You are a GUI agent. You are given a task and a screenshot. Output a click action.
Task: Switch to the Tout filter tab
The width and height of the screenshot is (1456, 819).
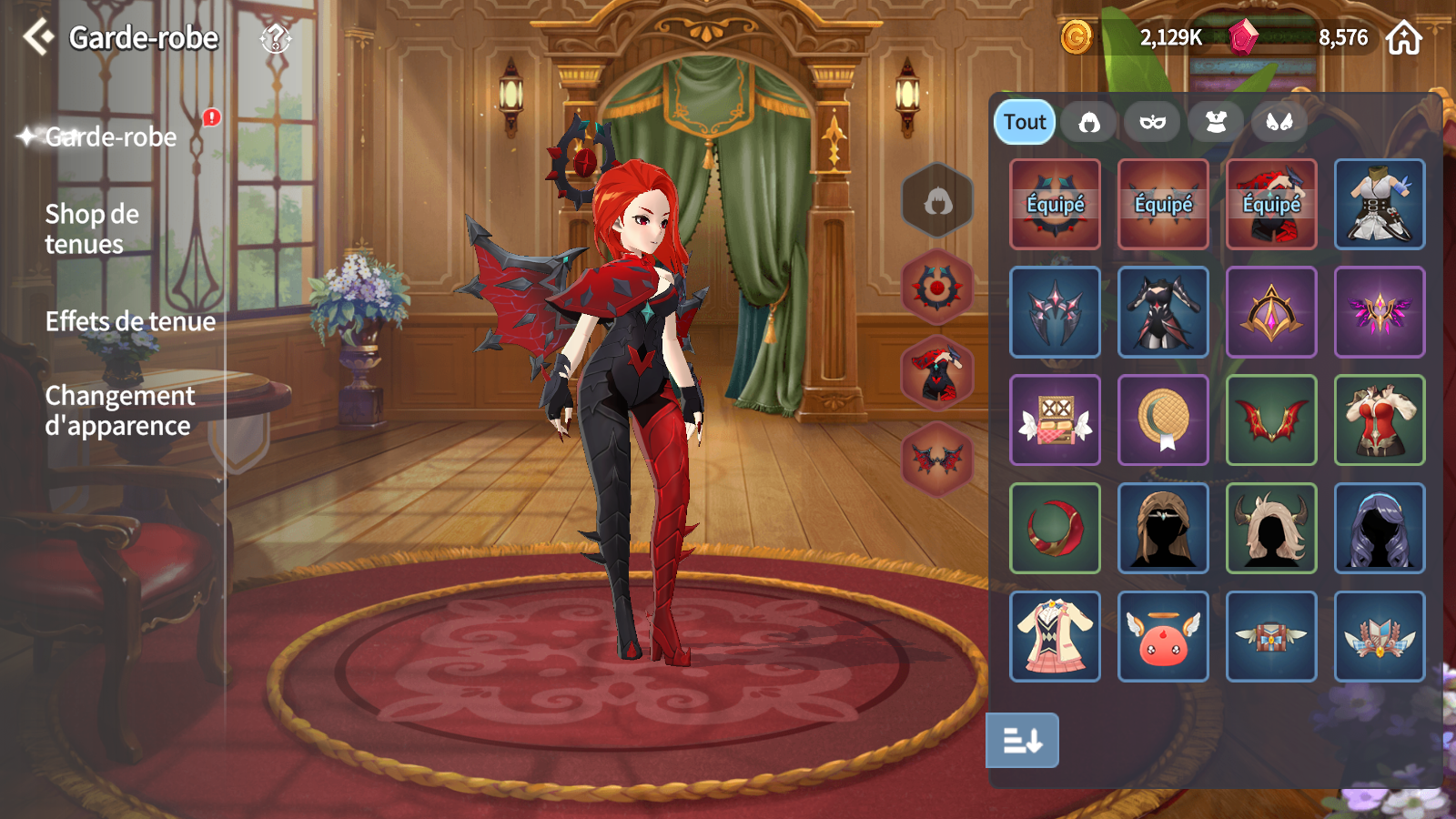1025,122
